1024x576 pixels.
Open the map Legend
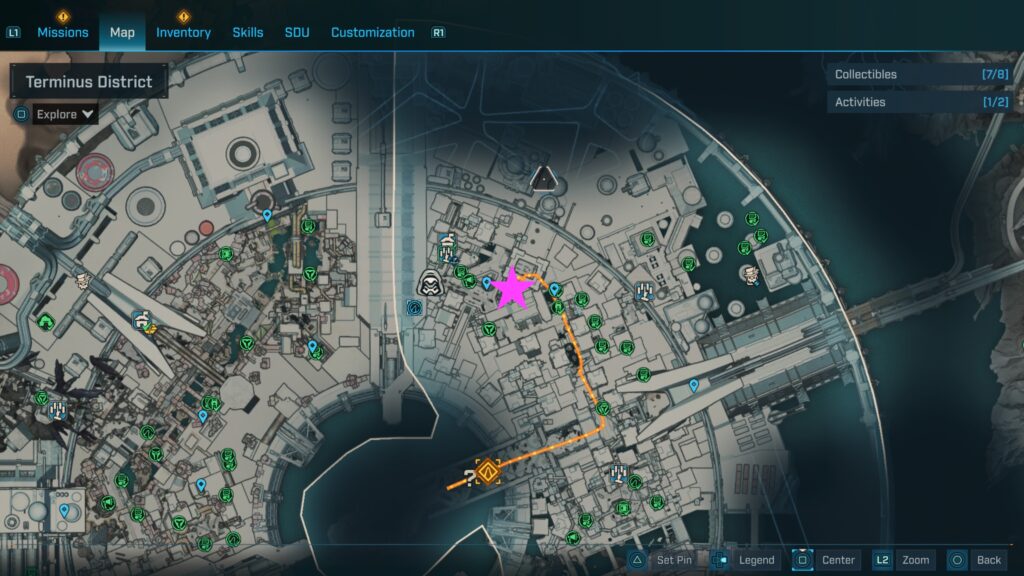click(x=743, y=560)
